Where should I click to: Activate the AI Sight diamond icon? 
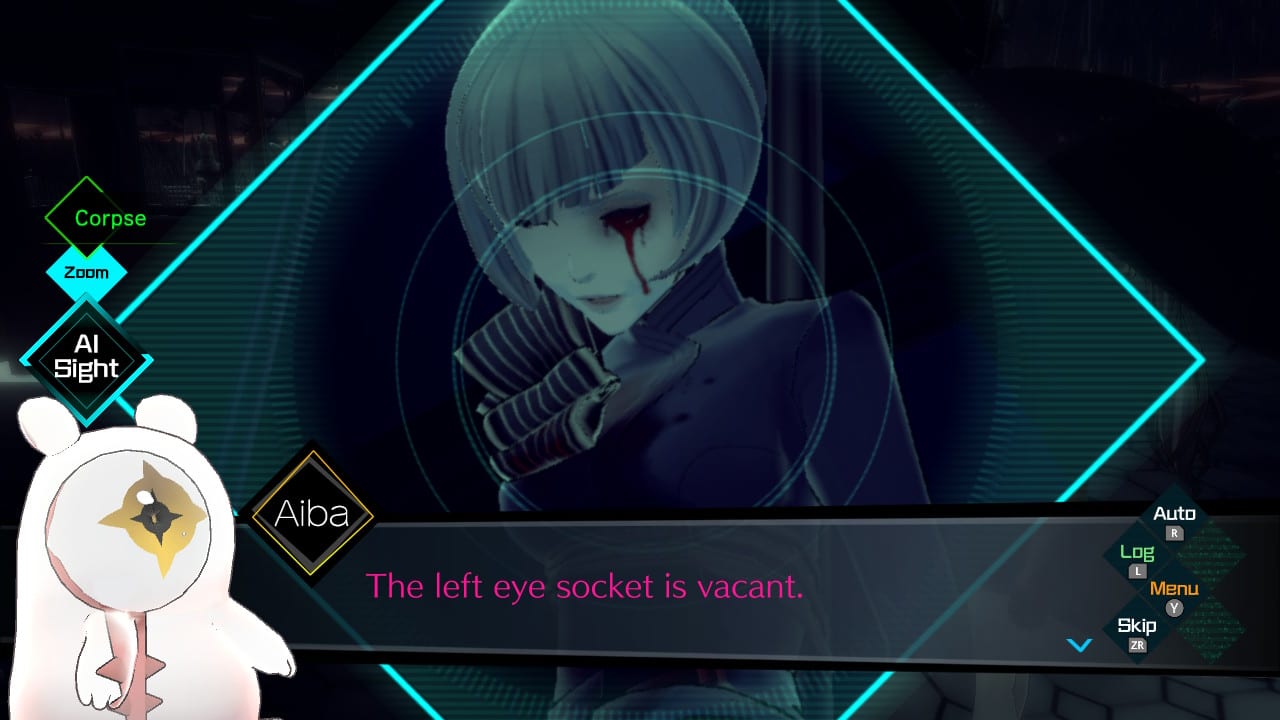pyautogui.click(x=88, y=355)
